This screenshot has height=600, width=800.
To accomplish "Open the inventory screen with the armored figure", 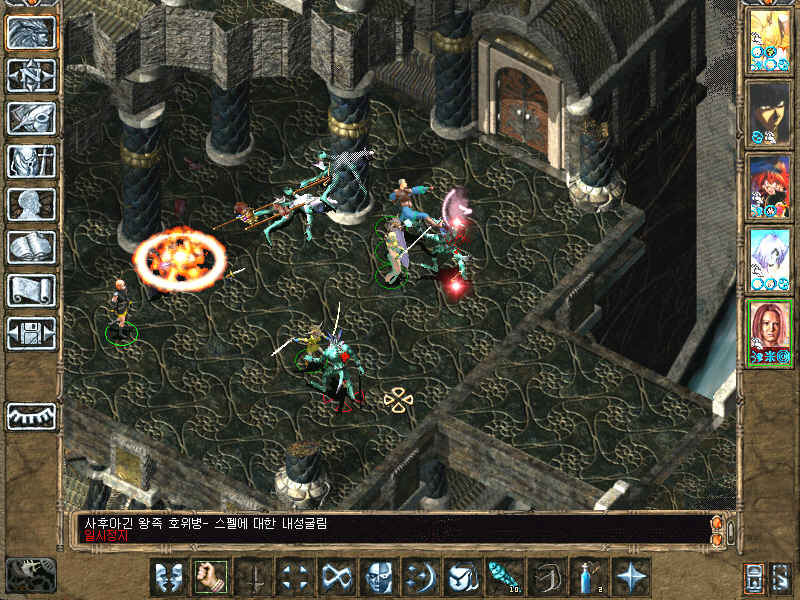I will [31, 161].
